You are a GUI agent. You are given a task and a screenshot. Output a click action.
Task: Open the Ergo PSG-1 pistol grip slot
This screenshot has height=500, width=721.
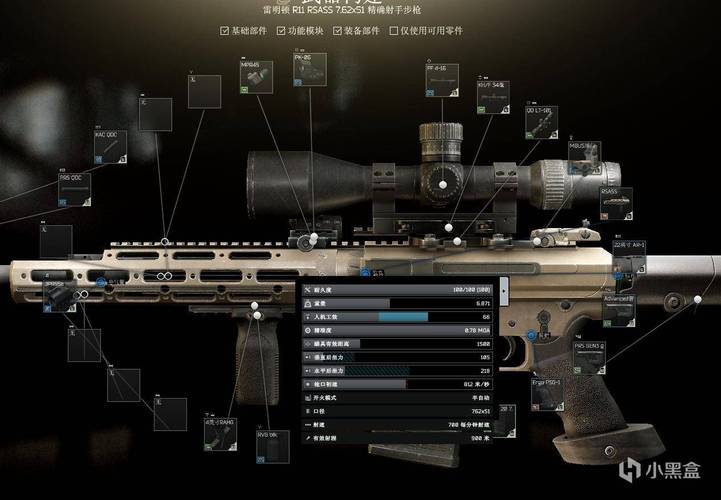tap(549, 393)
